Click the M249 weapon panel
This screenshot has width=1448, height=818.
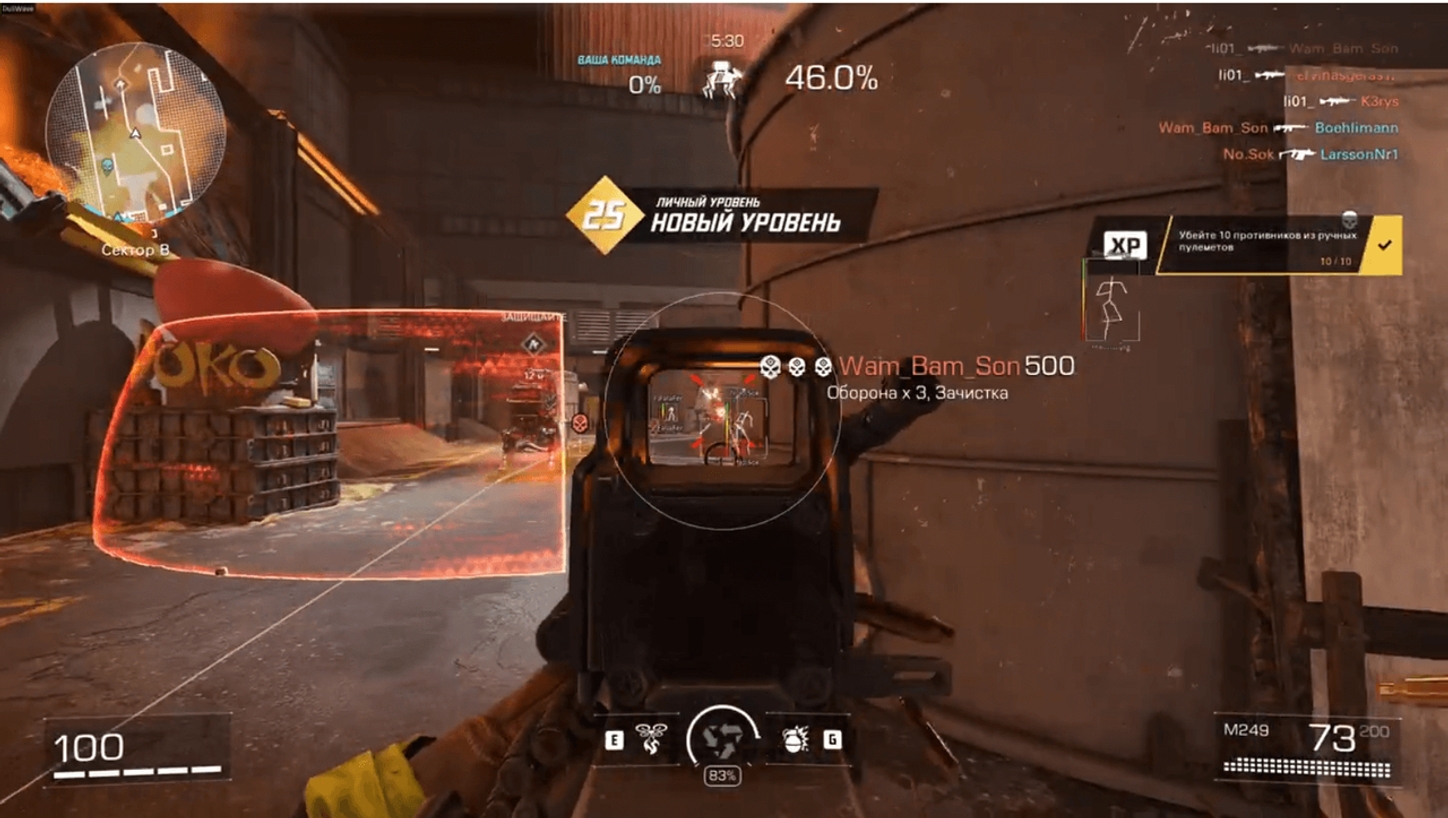[1306, 747]
